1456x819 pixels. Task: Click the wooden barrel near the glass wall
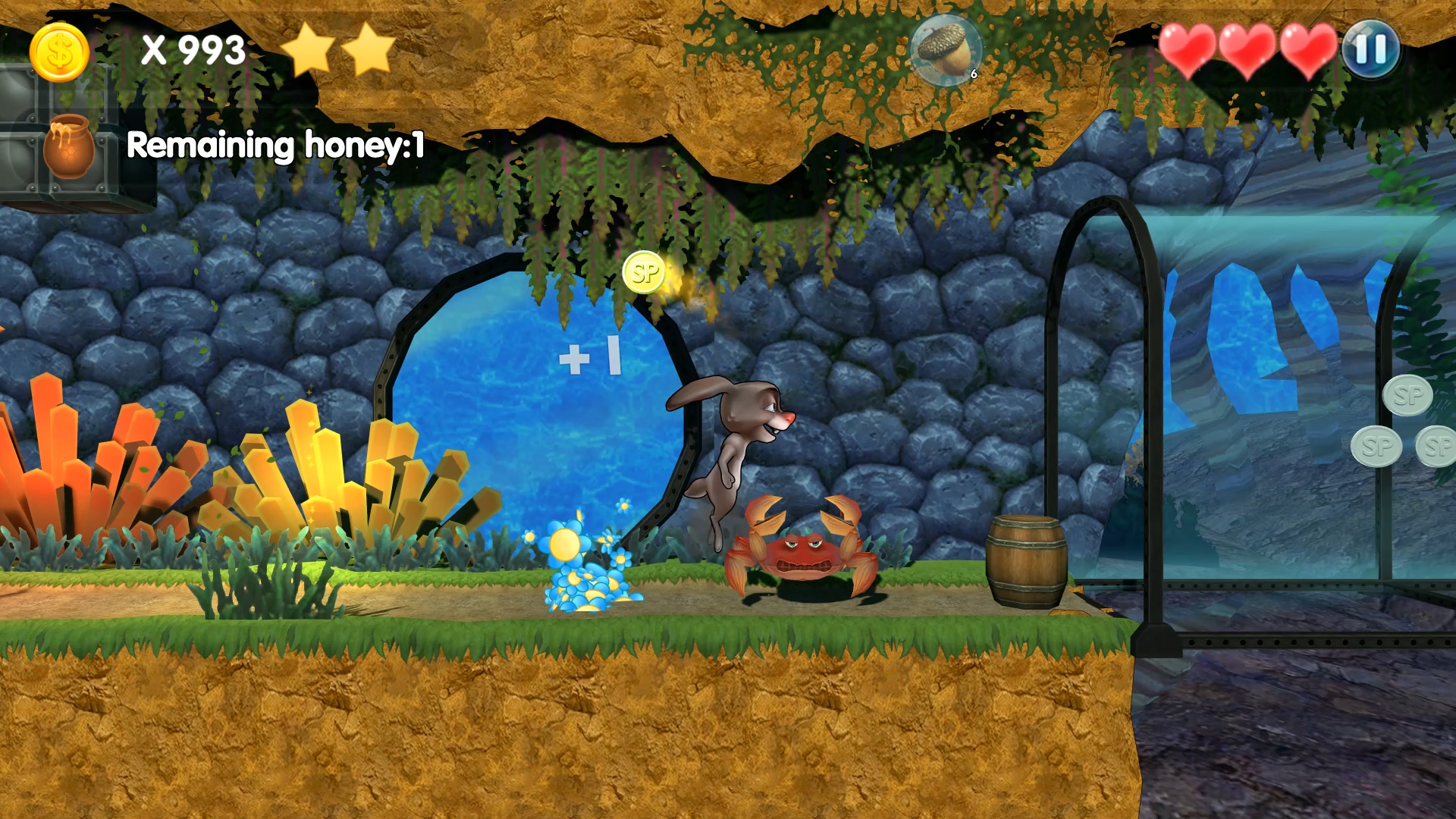[1028, 561]
